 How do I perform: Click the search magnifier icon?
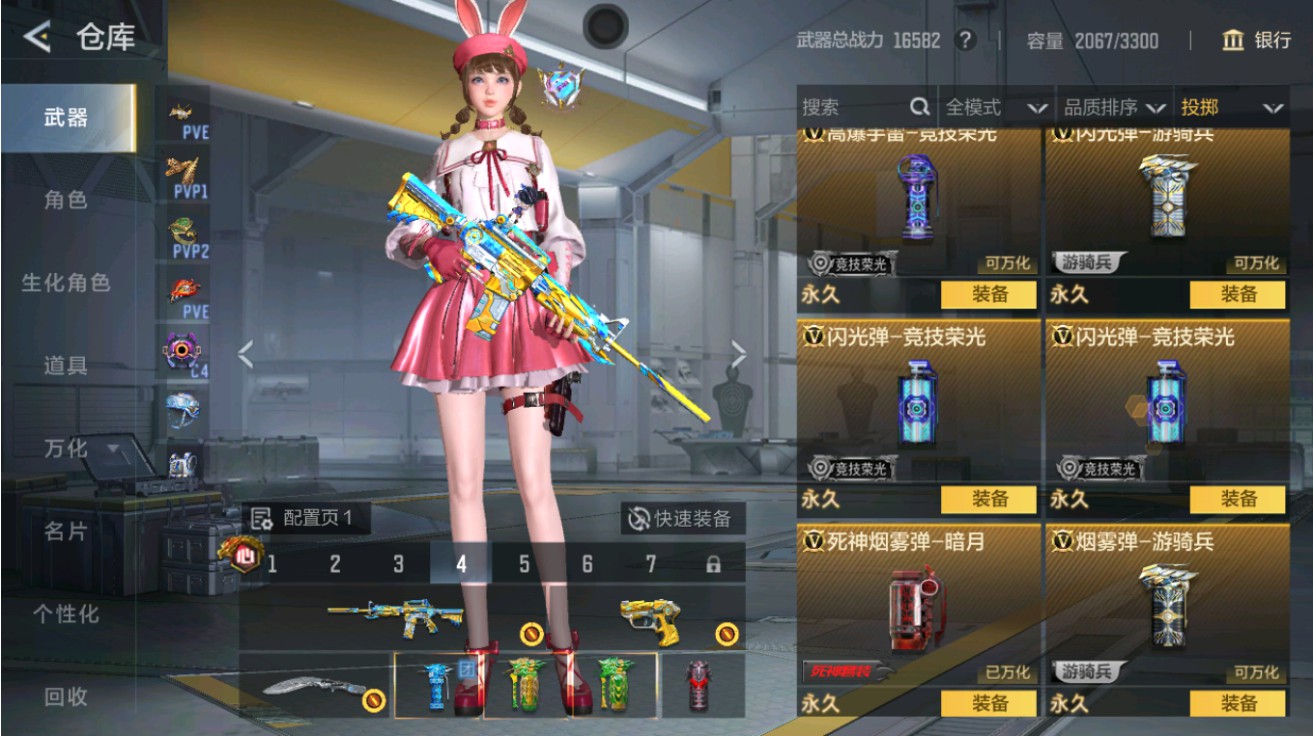920,106
